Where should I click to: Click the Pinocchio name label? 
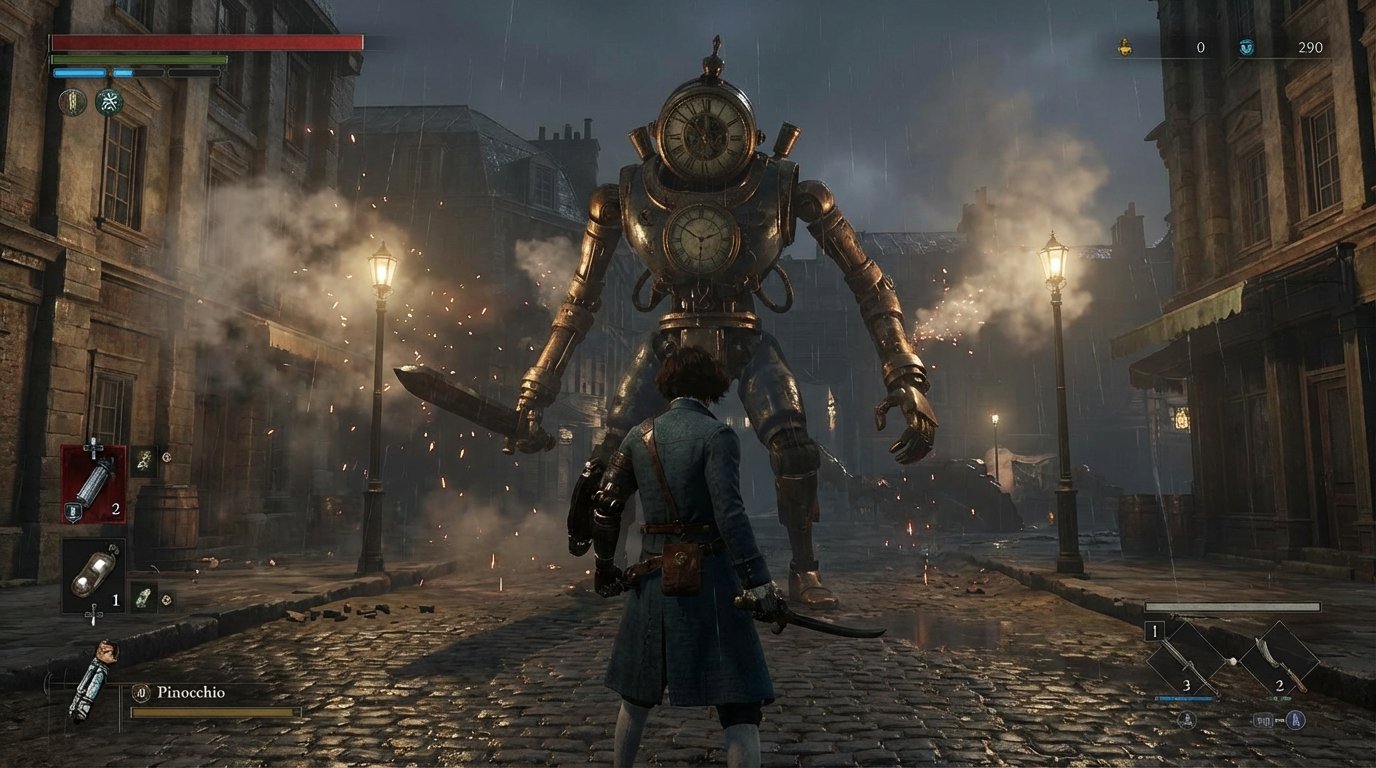pyautogui.click(x=191, y=692)
